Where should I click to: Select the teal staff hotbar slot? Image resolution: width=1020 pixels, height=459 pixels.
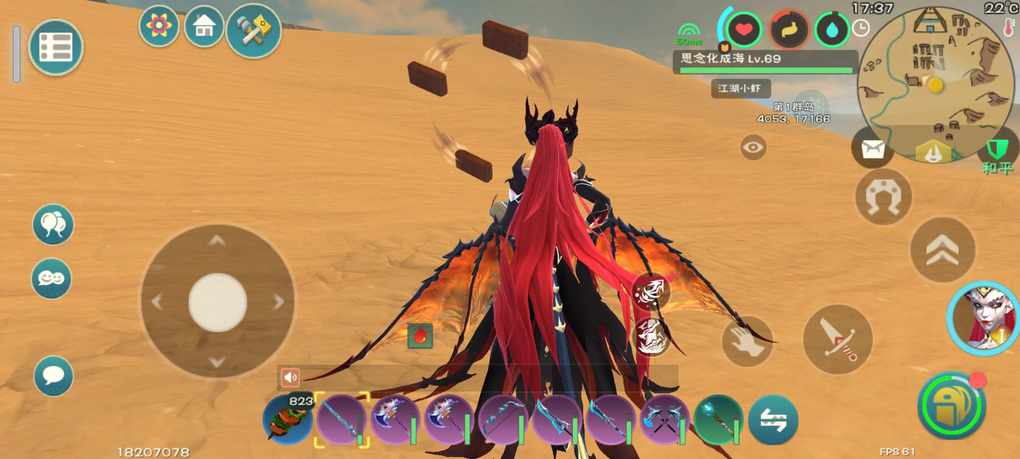(x=718, y=419)
